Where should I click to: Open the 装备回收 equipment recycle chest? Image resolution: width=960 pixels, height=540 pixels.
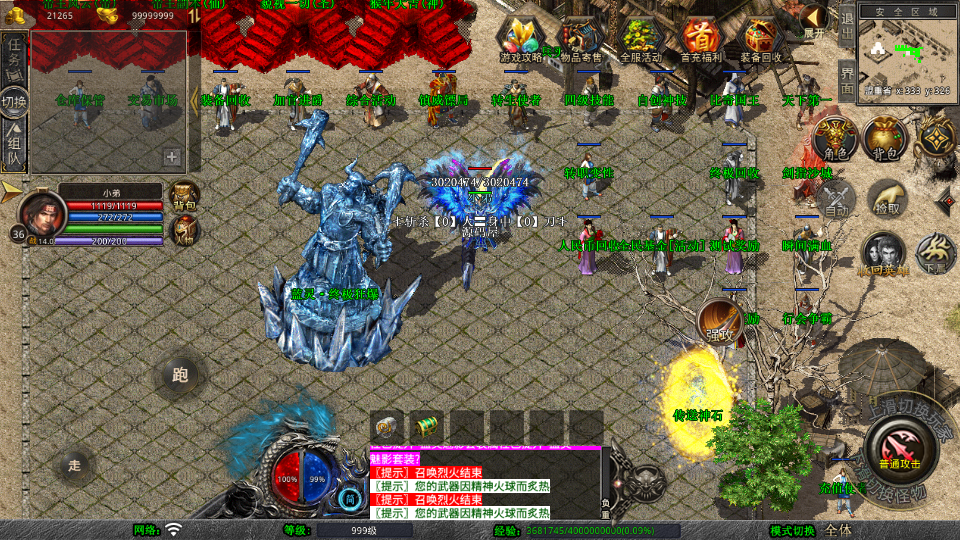tap(761, 40)
